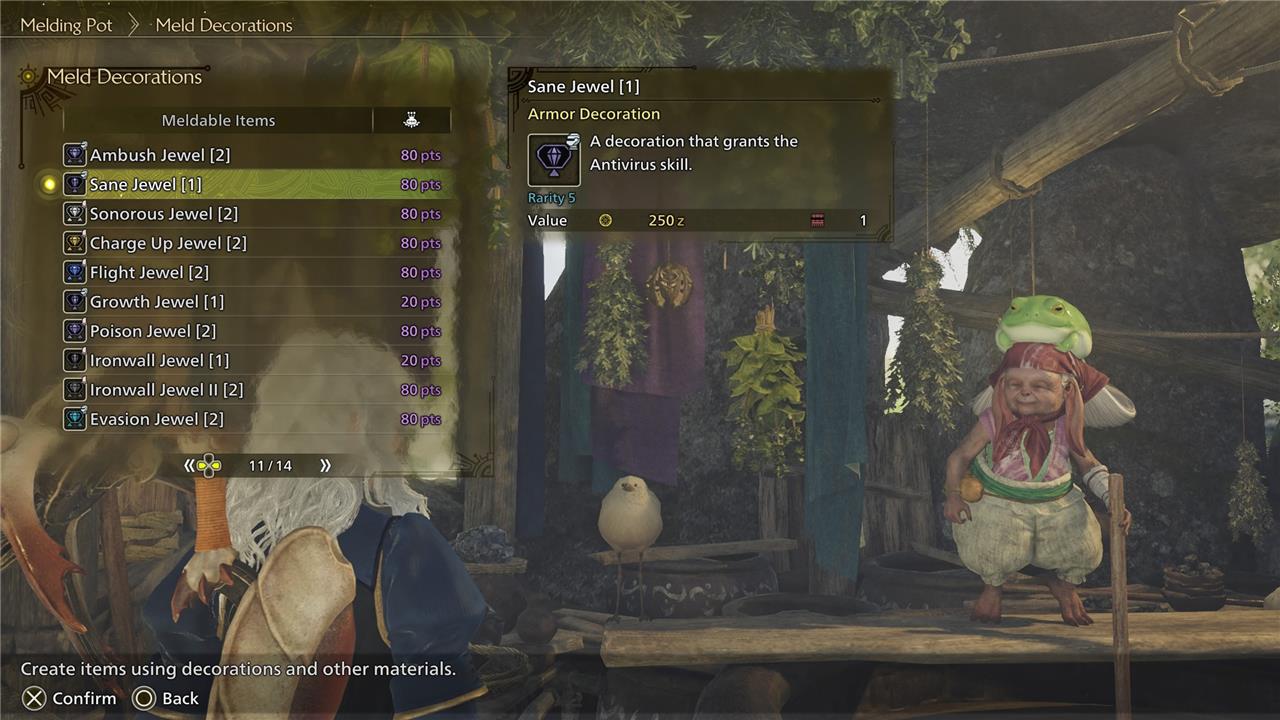Pick Sonorous Jewel [2] to meld
This screenshot has width=1280, height=720.
click(x=164, y=214)
